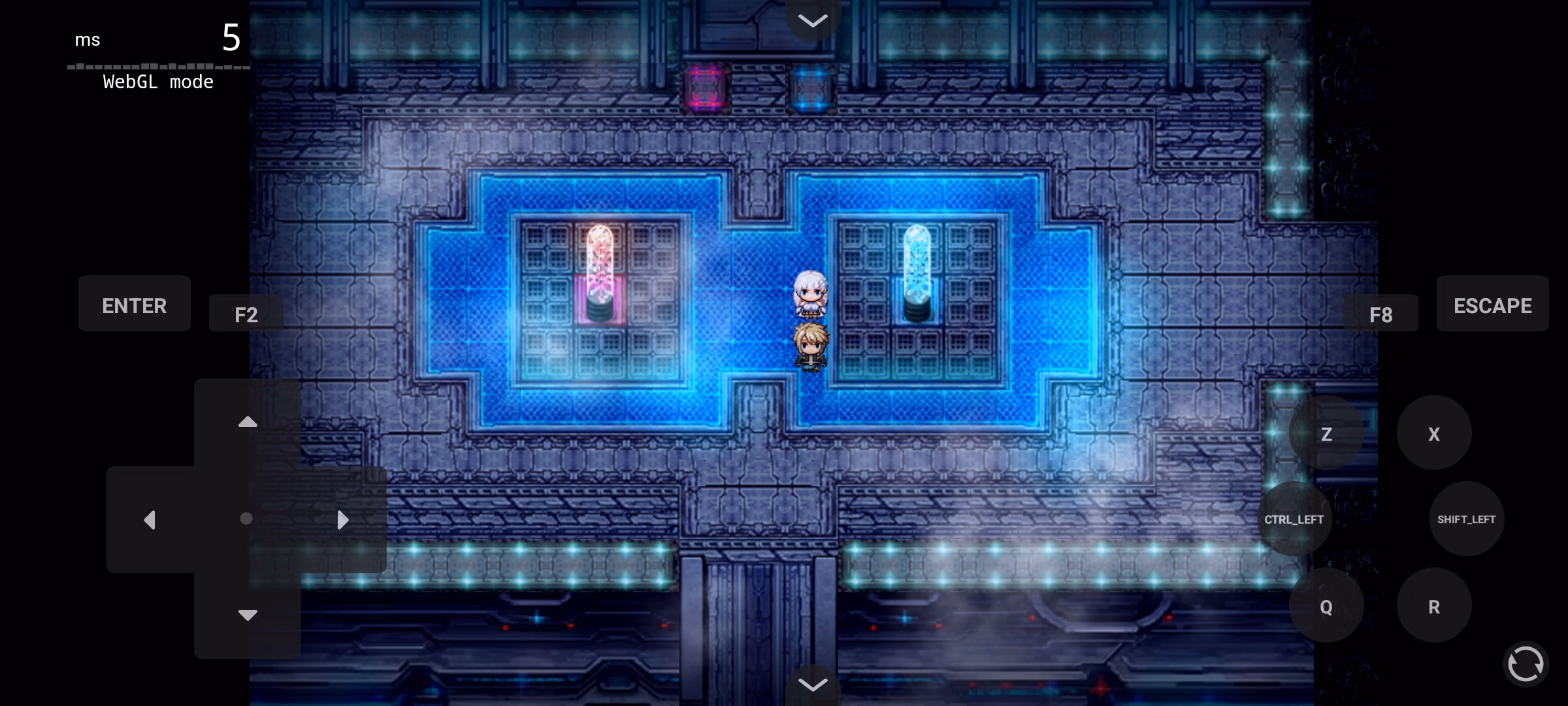Tap the SHIFT_LEFT round button
The height and width of the screenshot is (706, 1568).
[1466, 519]
